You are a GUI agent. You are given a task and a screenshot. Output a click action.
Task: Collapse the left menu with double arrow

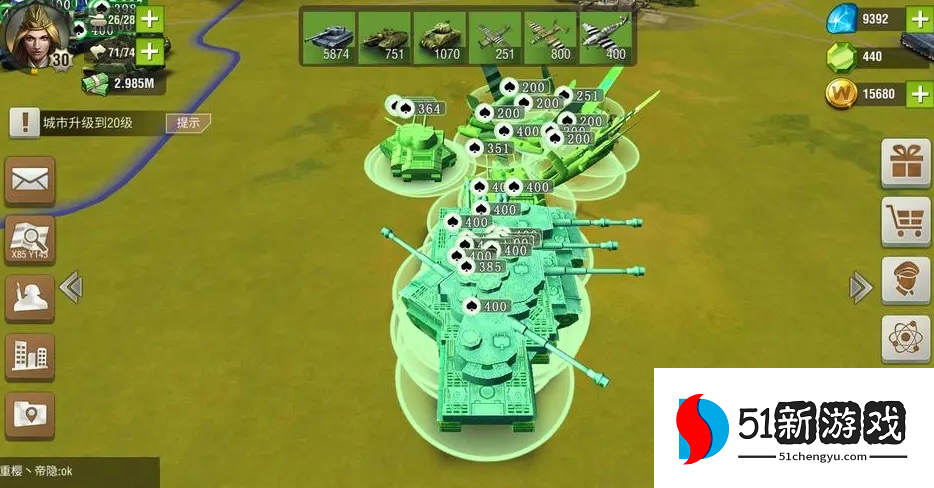[x=70, y=288]
